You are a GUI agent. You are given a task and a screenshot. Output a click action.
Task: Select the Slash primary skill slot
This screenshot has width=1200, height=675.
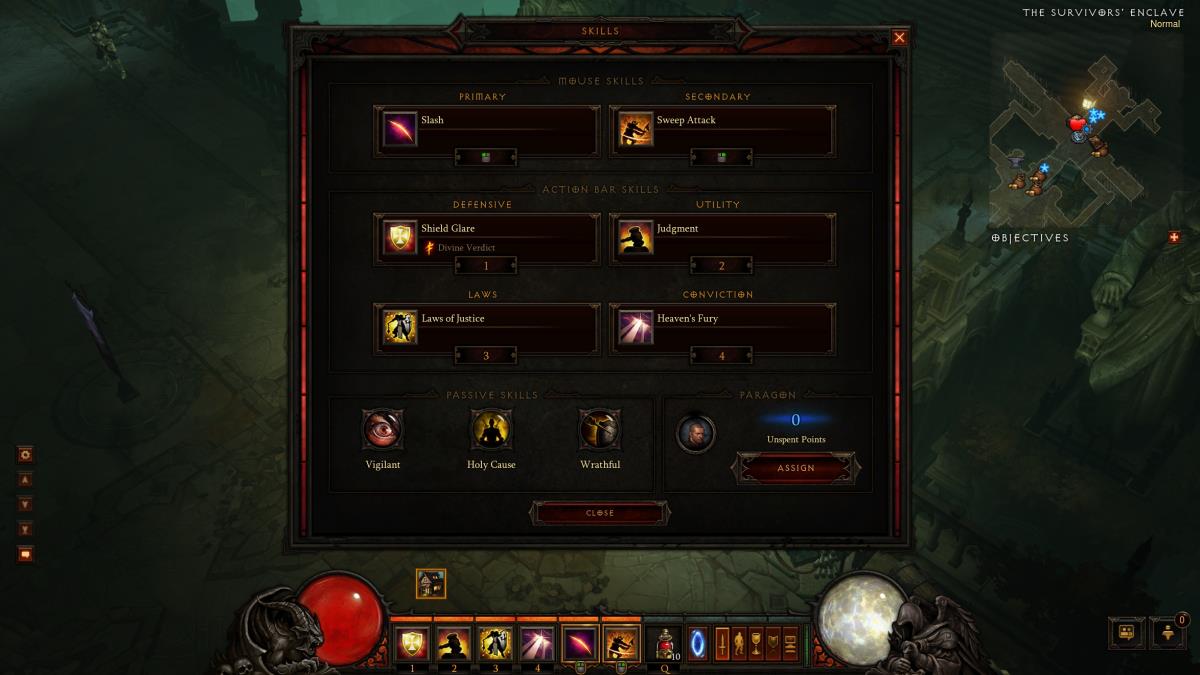[x=487, y=130]
